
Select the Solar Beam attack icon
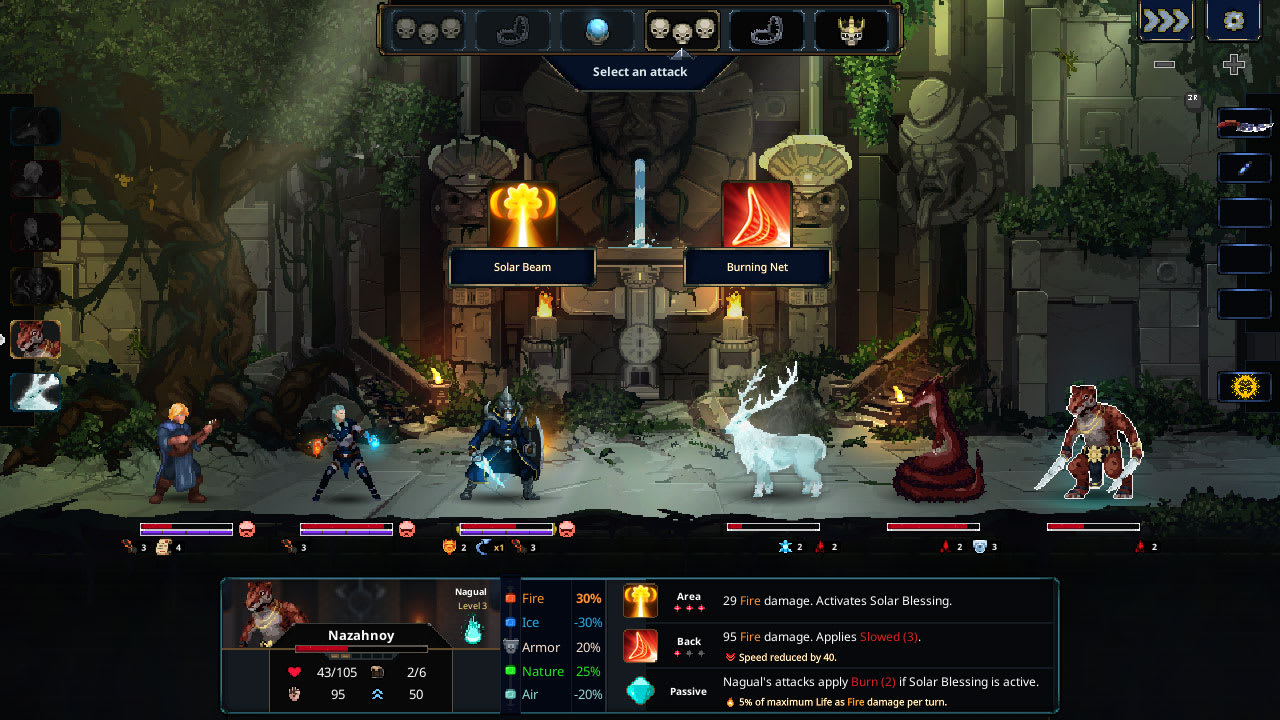point(522,213)
